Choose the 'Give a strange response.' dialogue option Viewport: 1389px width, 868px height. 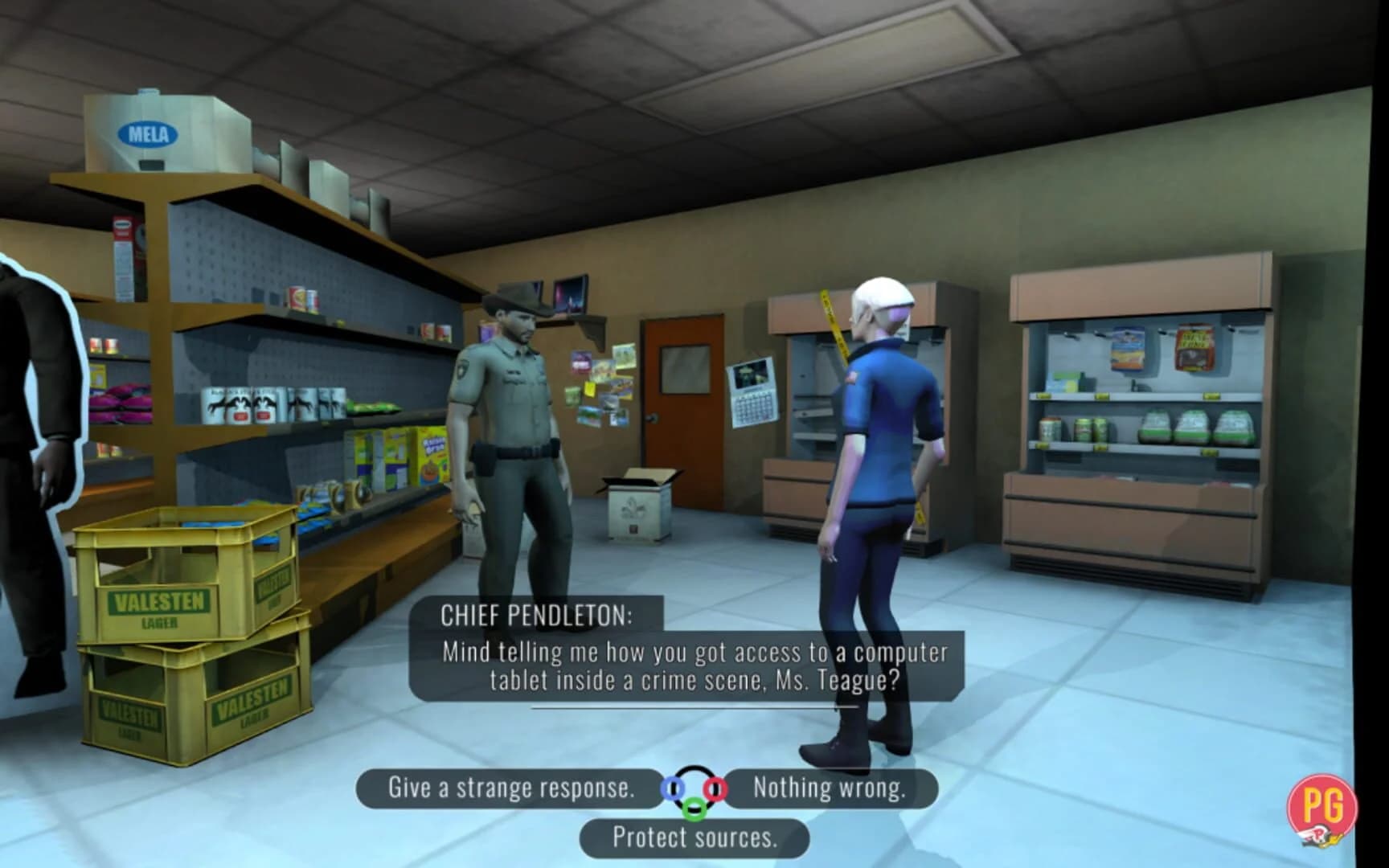pos(510,788)
